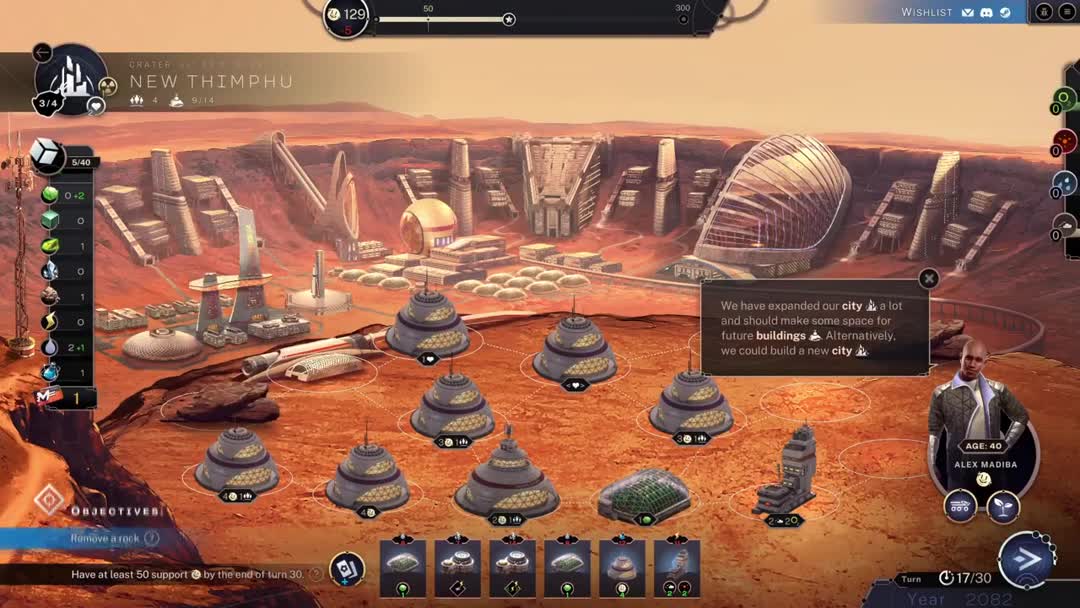
Task: Open the Discord link in top bar
Action: (x=986, y=13)
